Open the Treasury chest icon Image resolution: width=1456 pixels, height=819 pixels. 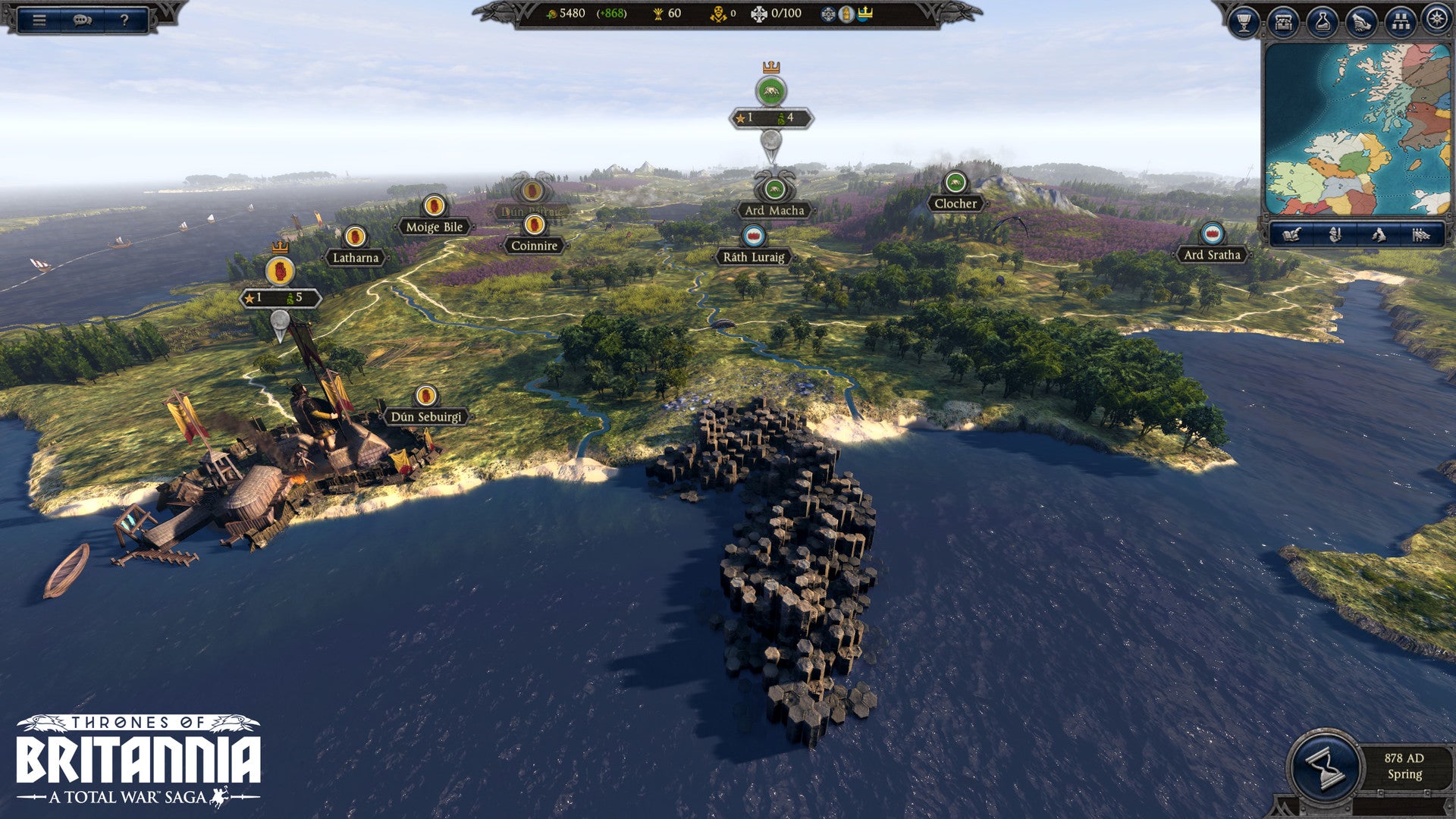point(1284,21)
